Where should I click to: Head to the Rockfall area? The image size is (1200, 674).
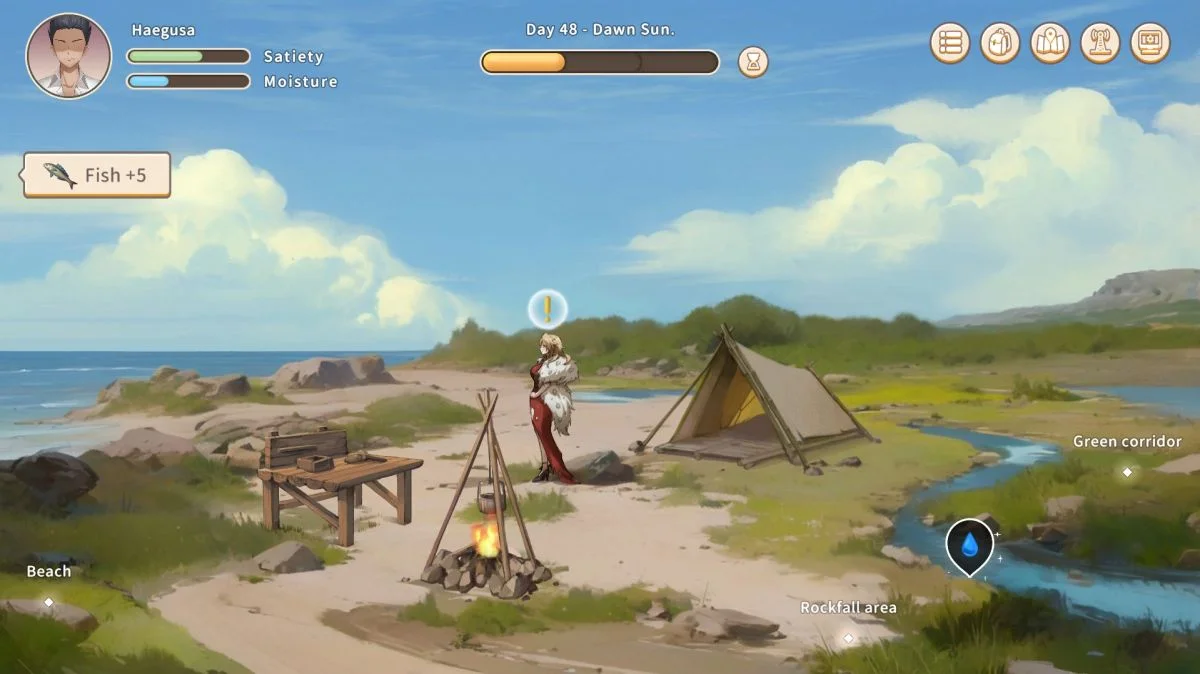[848, 637]
